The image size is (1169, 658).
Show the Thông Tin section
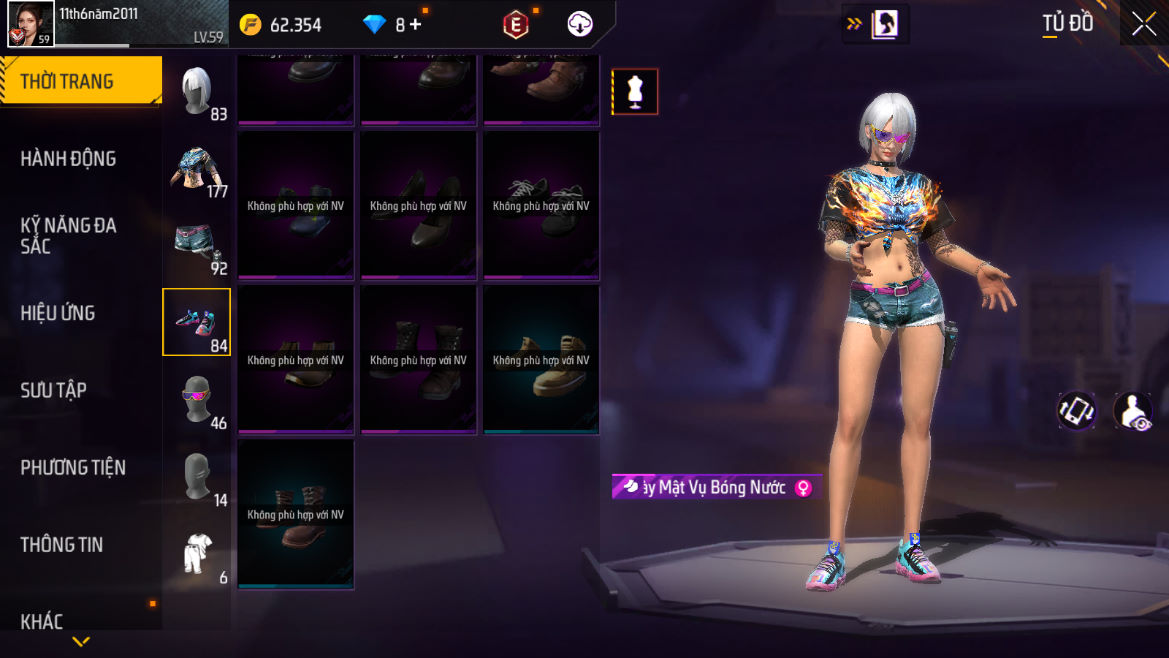click(x=62, y=544)
